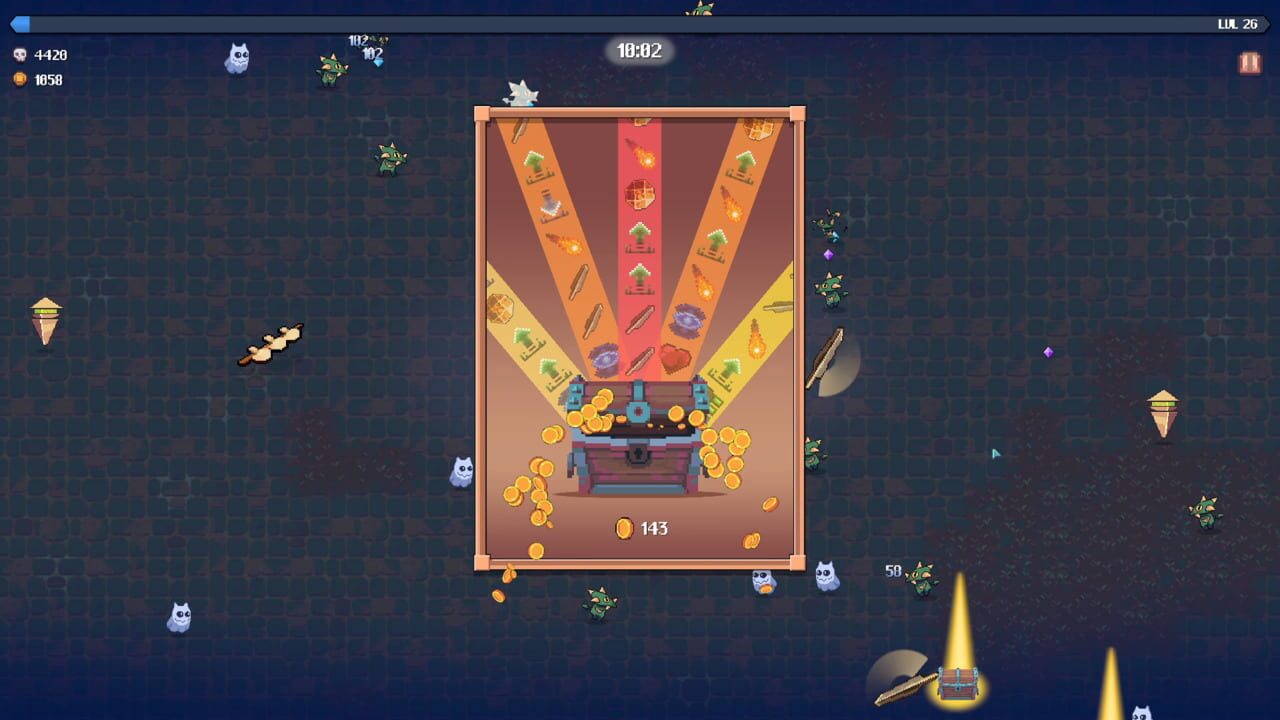Screen dimensions: 1280x720
Task: Select the heart reward icon
Action: pos(677,356)
